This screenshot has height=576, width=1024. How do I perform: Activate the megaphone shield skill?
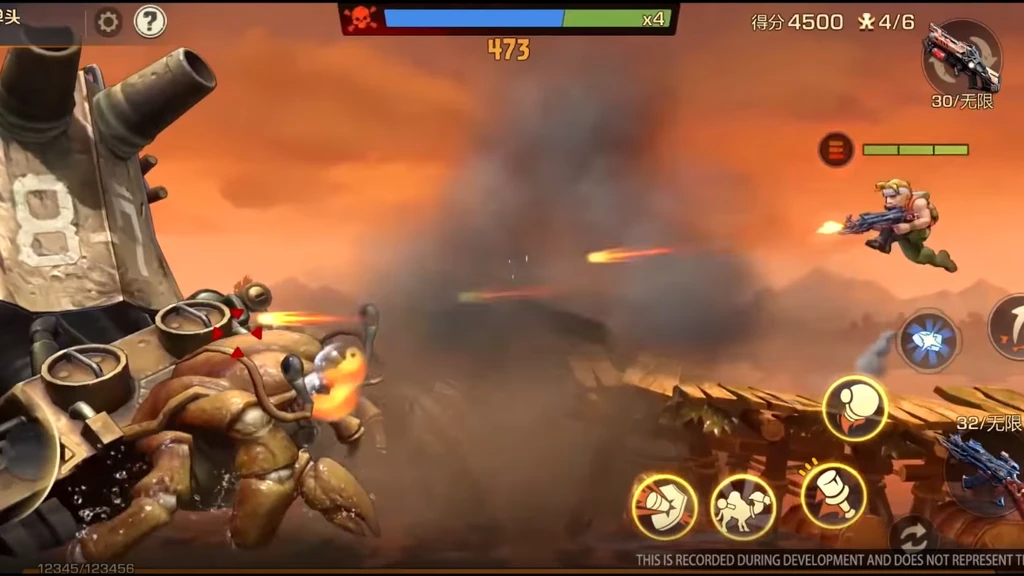(x=664, y=506)
